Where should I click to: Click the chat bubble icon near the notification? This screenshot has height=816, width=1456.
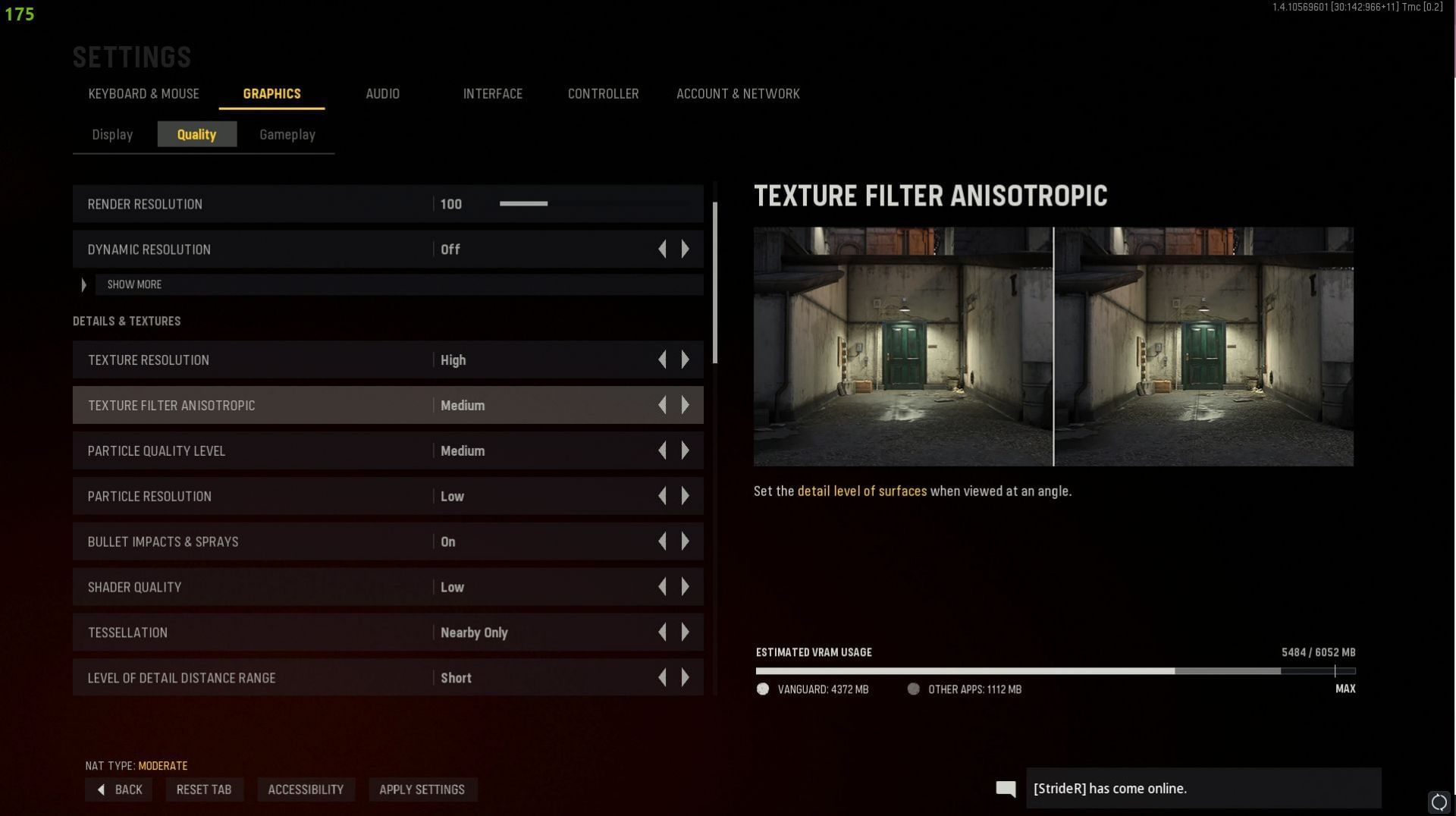coord(1006,789)
